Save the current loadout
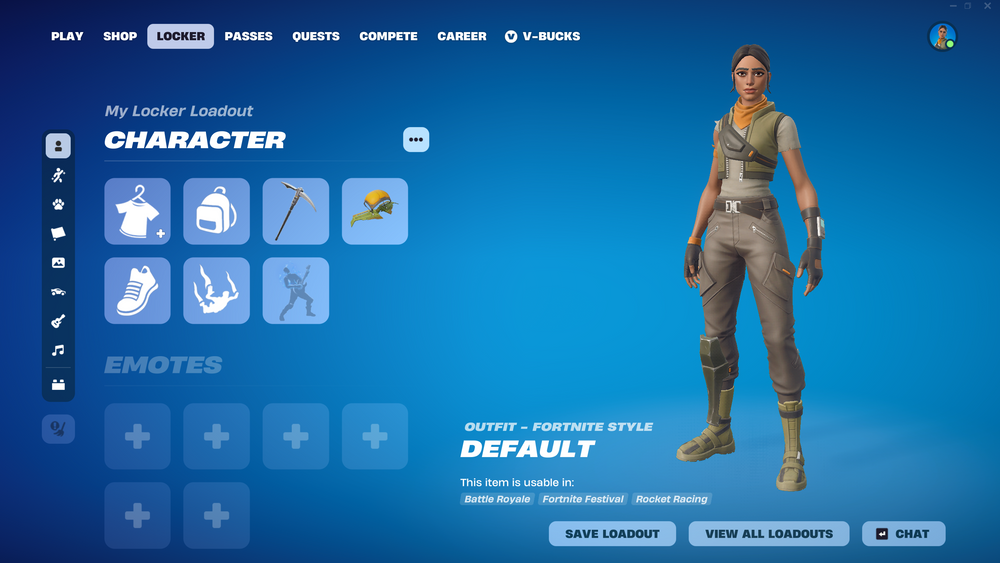The width and height of the screenshot is (1000, 563). [x=612, y=534]
